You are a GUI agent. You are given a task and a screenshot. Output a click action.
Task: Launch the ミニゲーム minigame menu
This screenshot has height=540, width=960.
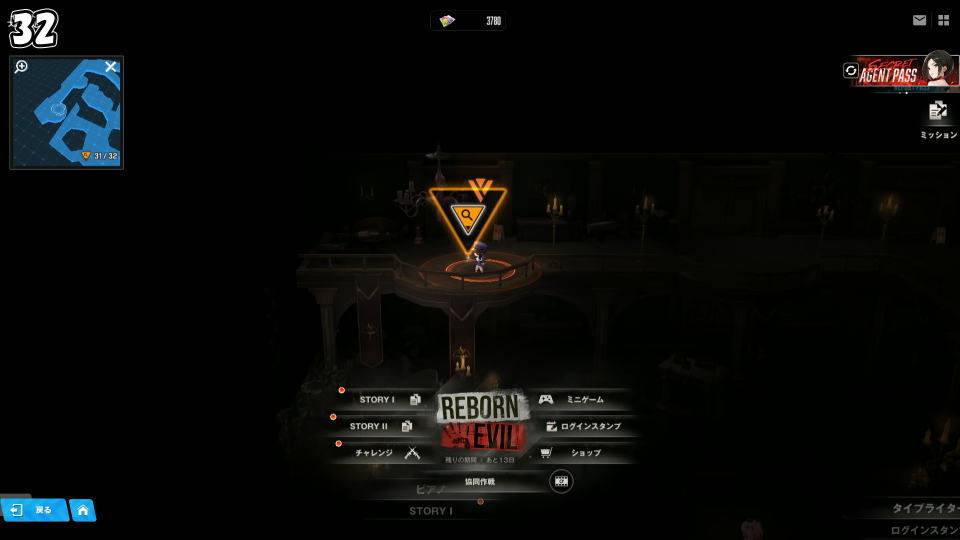click(576, 400)
